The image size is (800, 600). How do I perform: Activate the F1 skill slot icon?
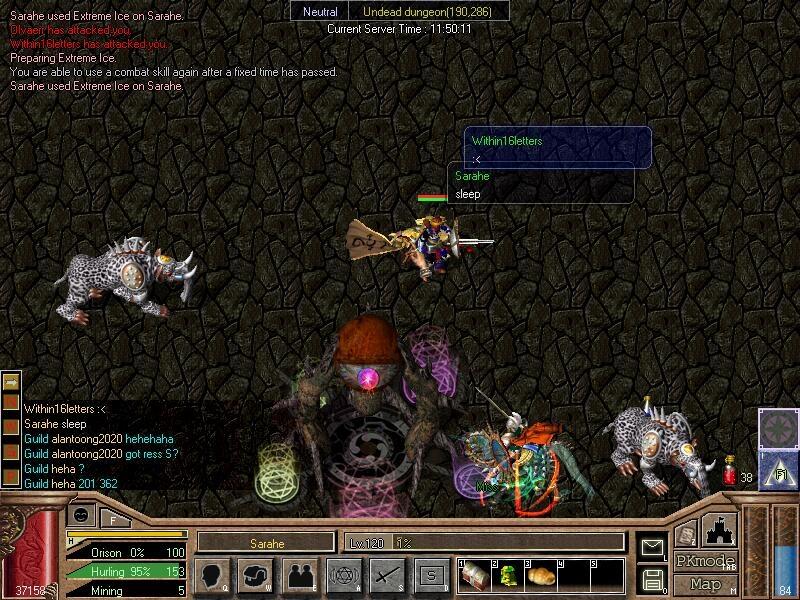(x=776, y=468)
